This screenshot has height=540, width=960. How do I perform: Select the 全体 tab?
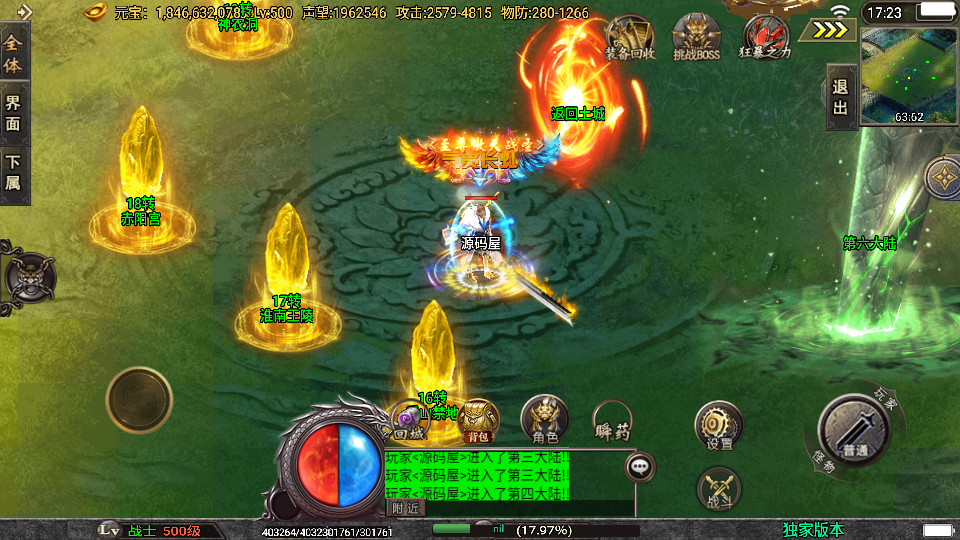coord(13,57)
